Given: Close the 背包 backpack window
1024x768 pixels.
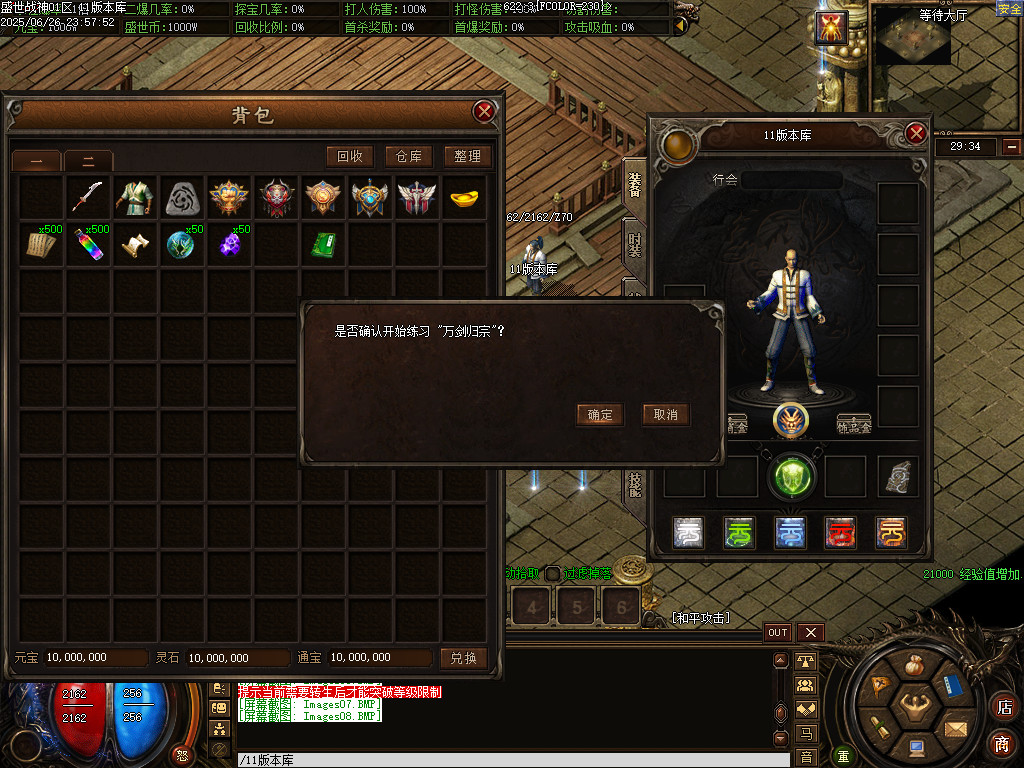Looking at the screenshot, I should click(485, 111).
